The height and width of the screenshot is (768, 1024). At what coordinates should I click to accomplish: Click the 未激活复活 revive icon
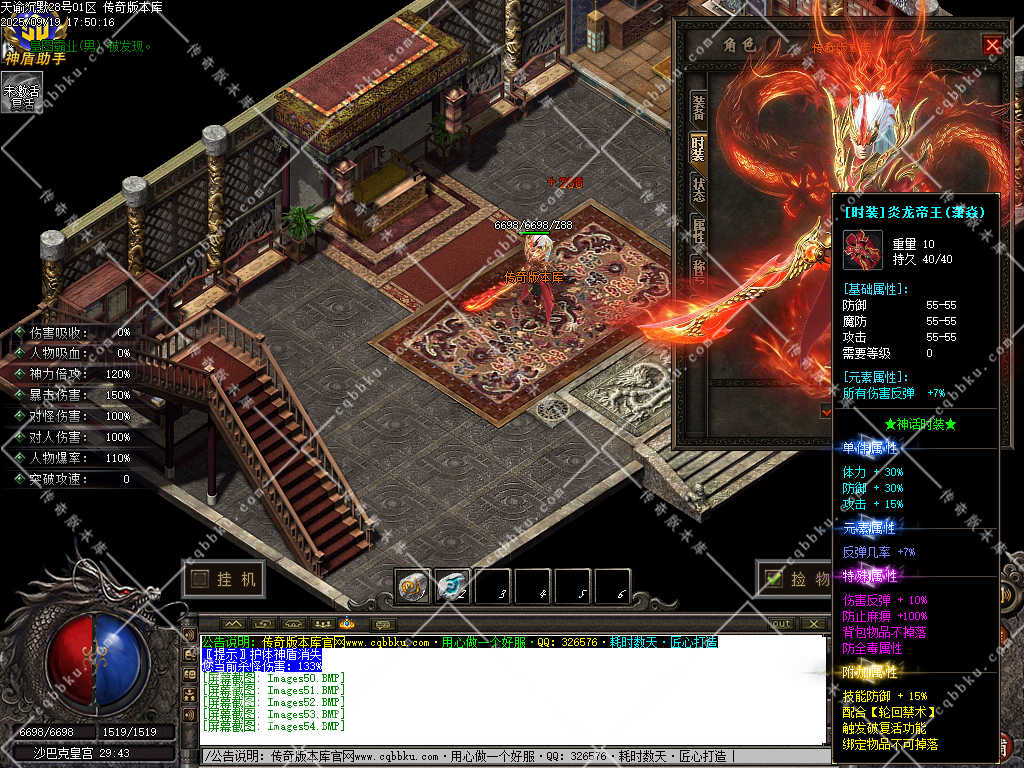click(21, 93)
